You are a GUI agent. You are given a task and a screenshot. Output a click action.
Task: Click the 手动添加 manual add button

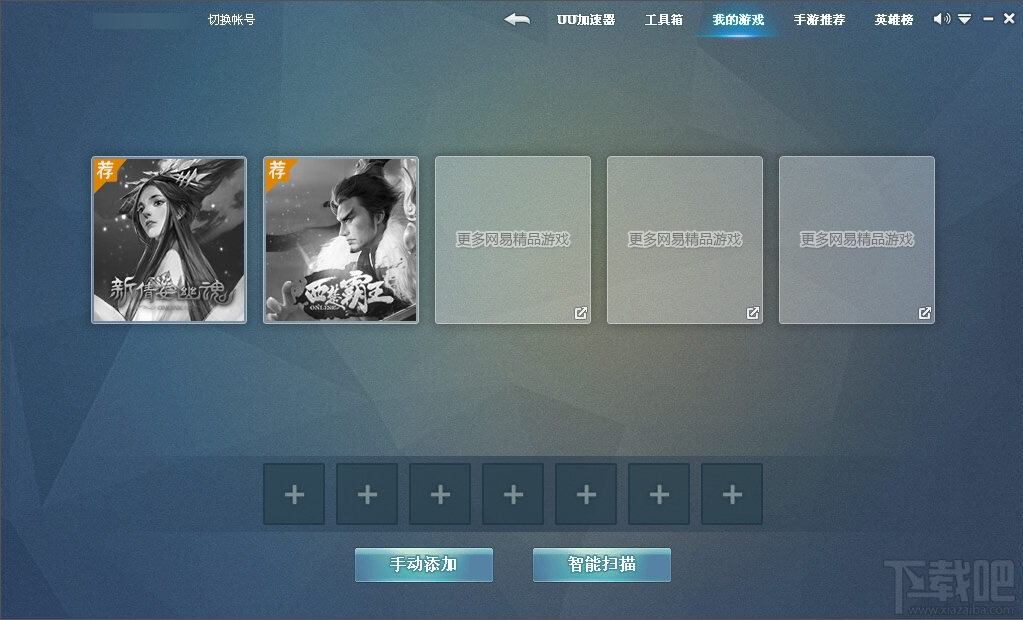tap(424, 564)
